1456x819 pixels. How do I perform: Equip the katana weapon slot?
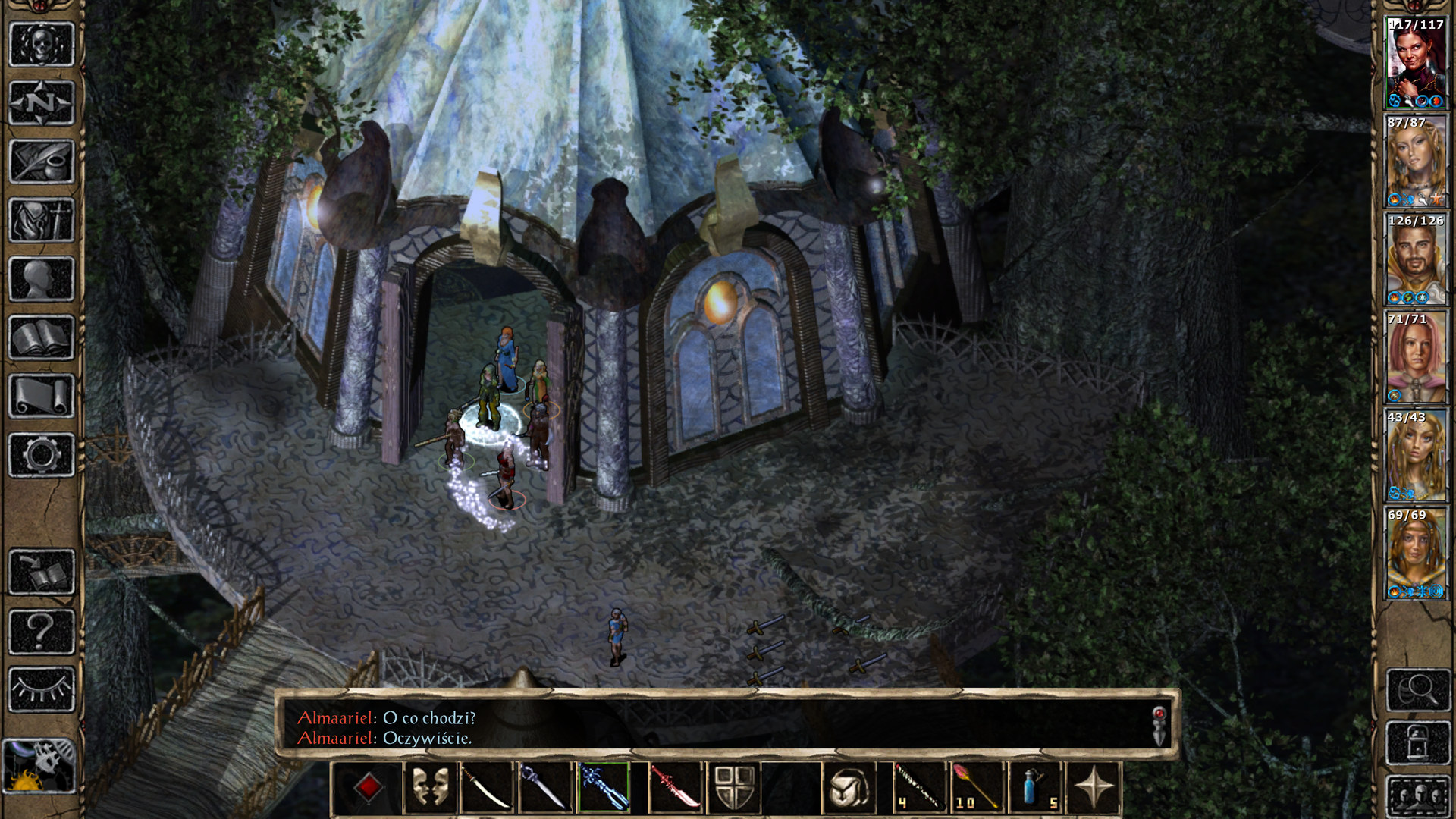coord(487,788)
